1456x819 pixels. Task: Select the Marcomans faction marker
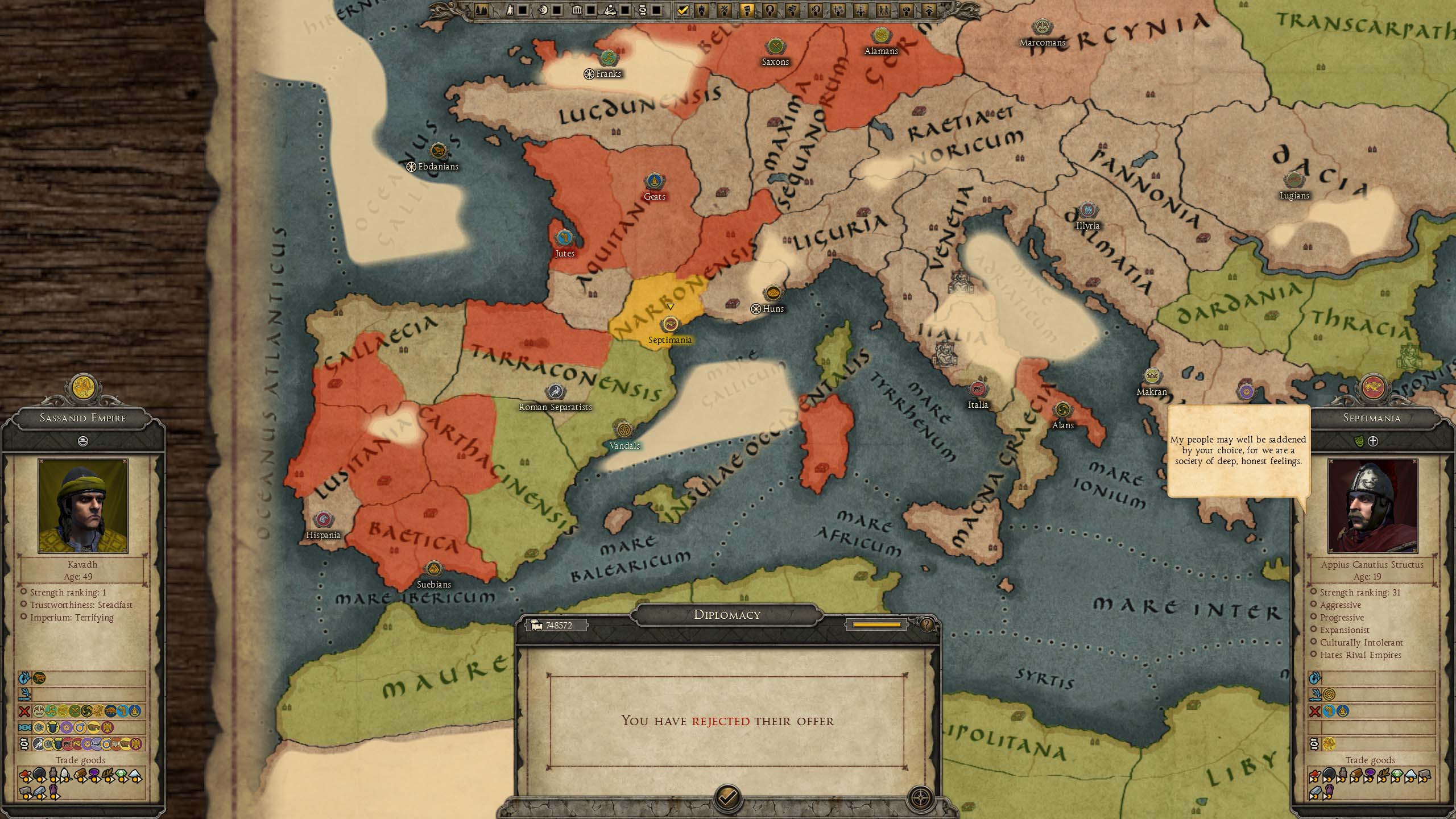1042,27
